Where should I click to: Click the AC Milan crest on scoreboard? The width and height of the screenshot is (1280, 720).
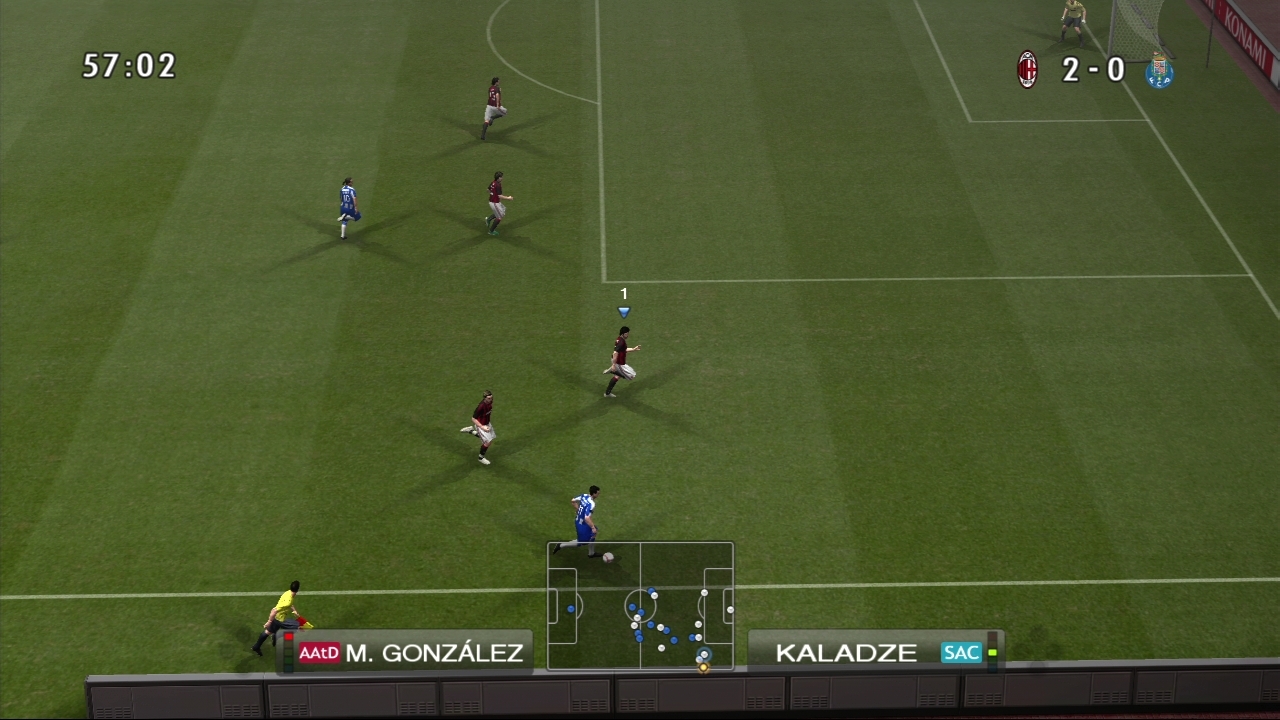[x=1027, y=70]
